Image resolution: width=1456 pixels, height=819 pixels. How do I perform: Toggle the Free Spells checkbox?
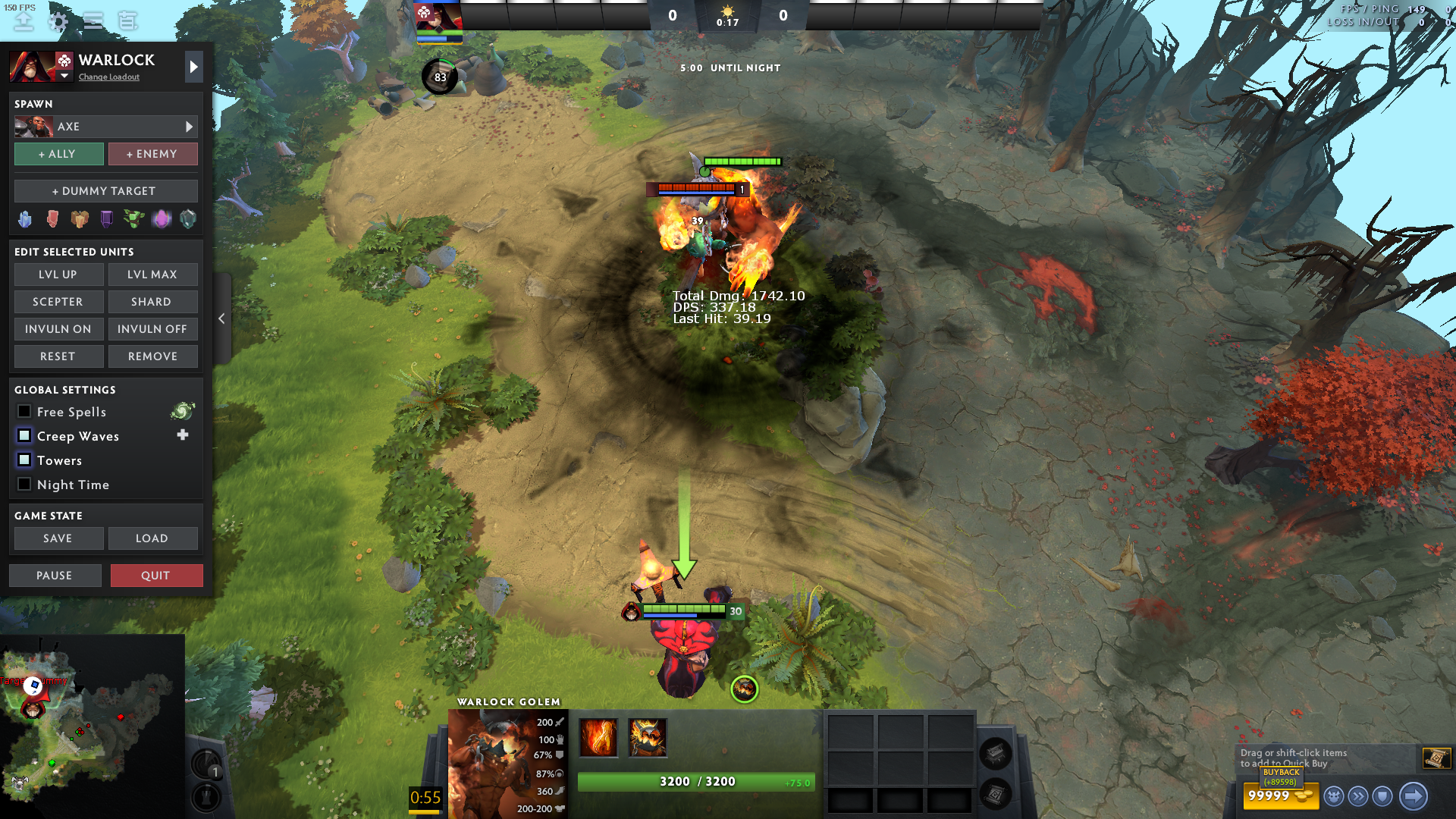pyautogui.click(x=24, y=412)
